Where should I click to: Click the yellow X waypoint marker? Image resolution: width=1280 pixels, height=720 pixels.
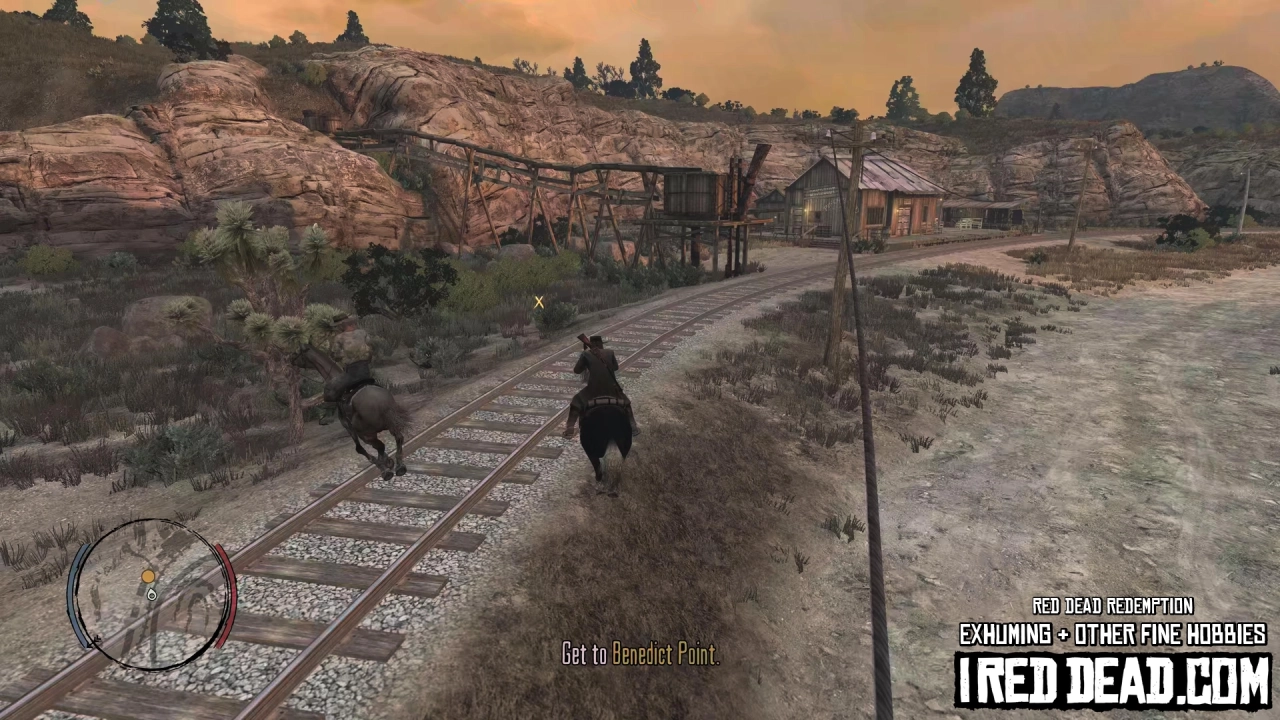(x=539, y=302)
